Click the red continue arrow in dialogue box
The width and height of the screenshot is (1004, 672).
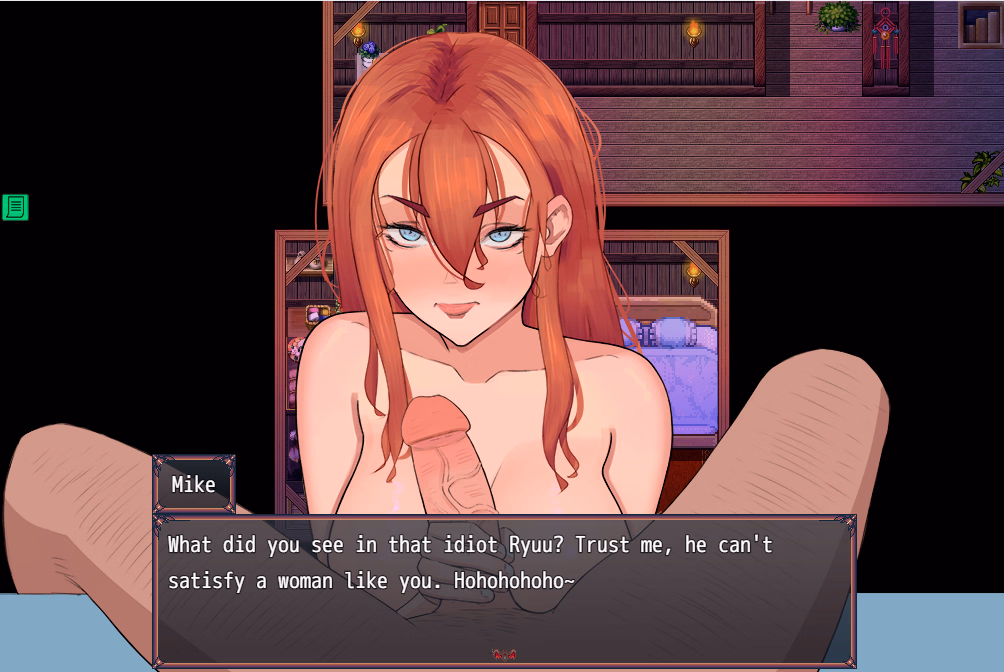click(x=504, y=655)
